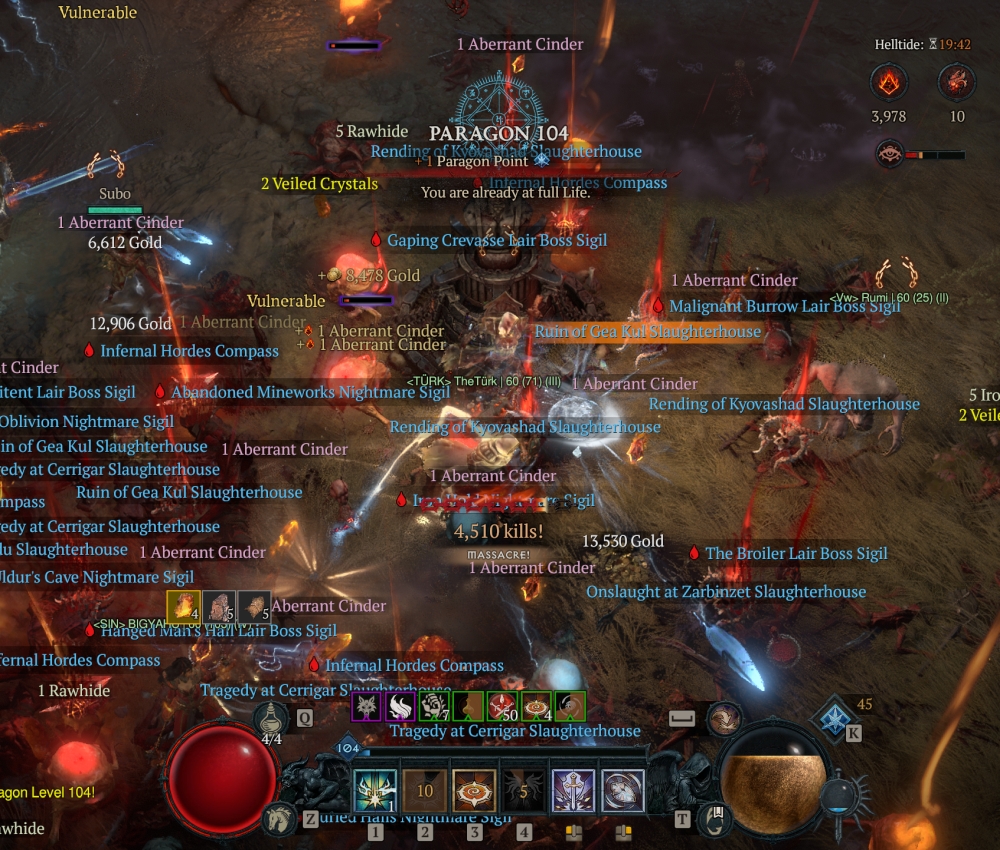Open the town portal hooded icon
The width and height of the screenshot is (1000, 850).
[x=710, y=818]
